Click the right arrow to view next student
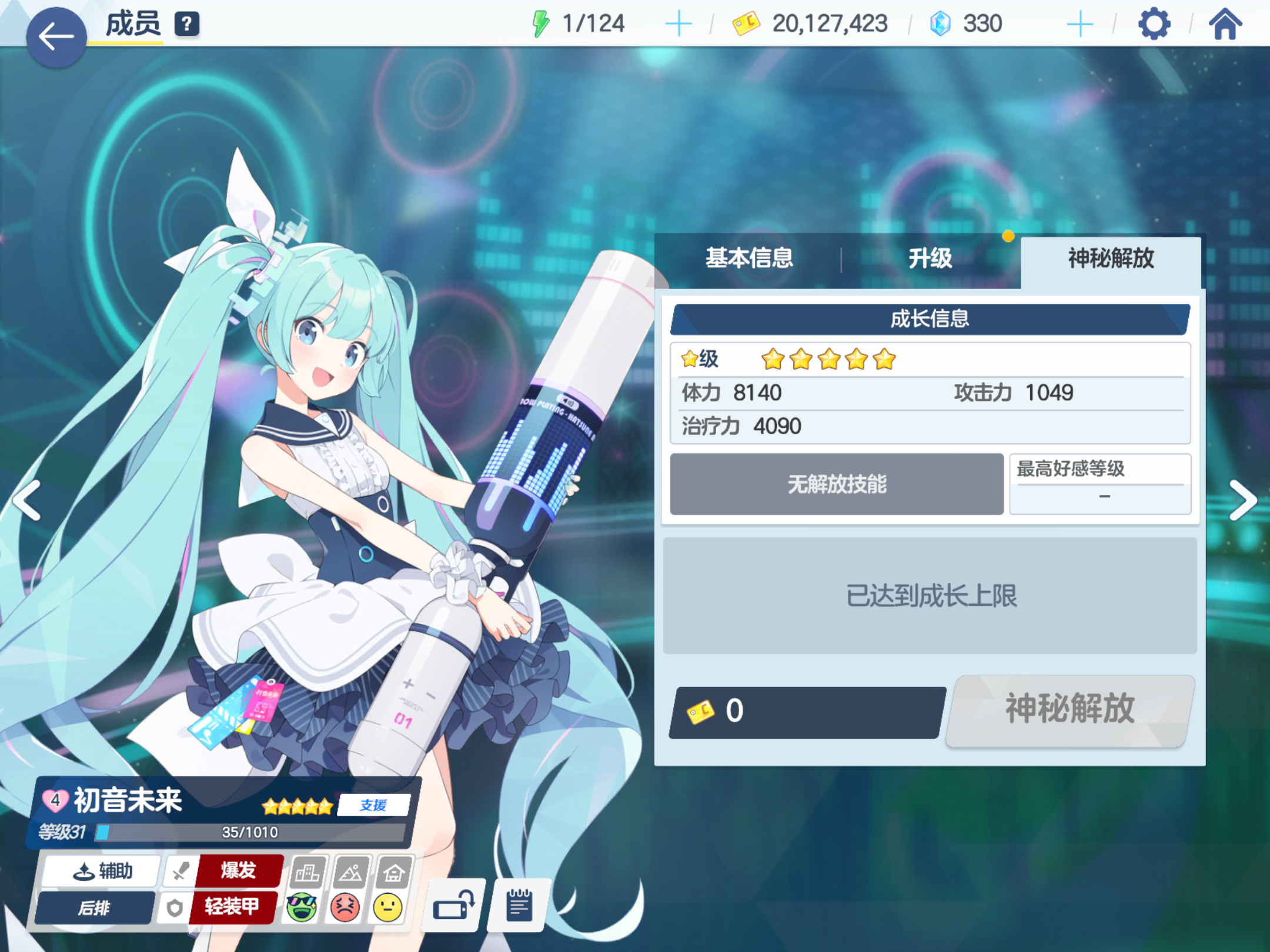 (x=1244, y=500)
